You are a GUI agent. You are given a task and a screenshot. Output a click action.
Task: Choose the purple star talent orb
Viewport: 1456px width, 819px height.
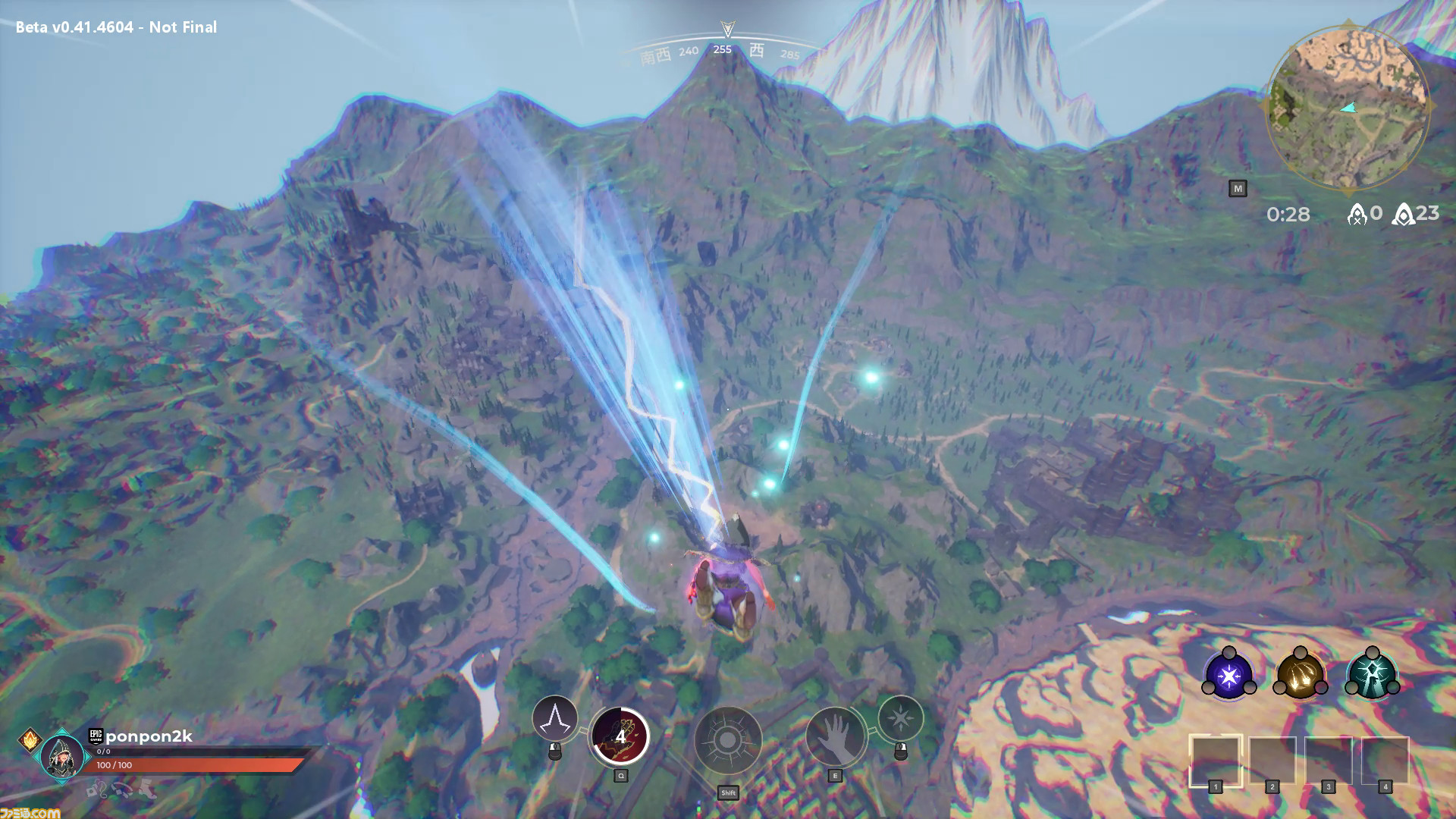pos(1228,675)
